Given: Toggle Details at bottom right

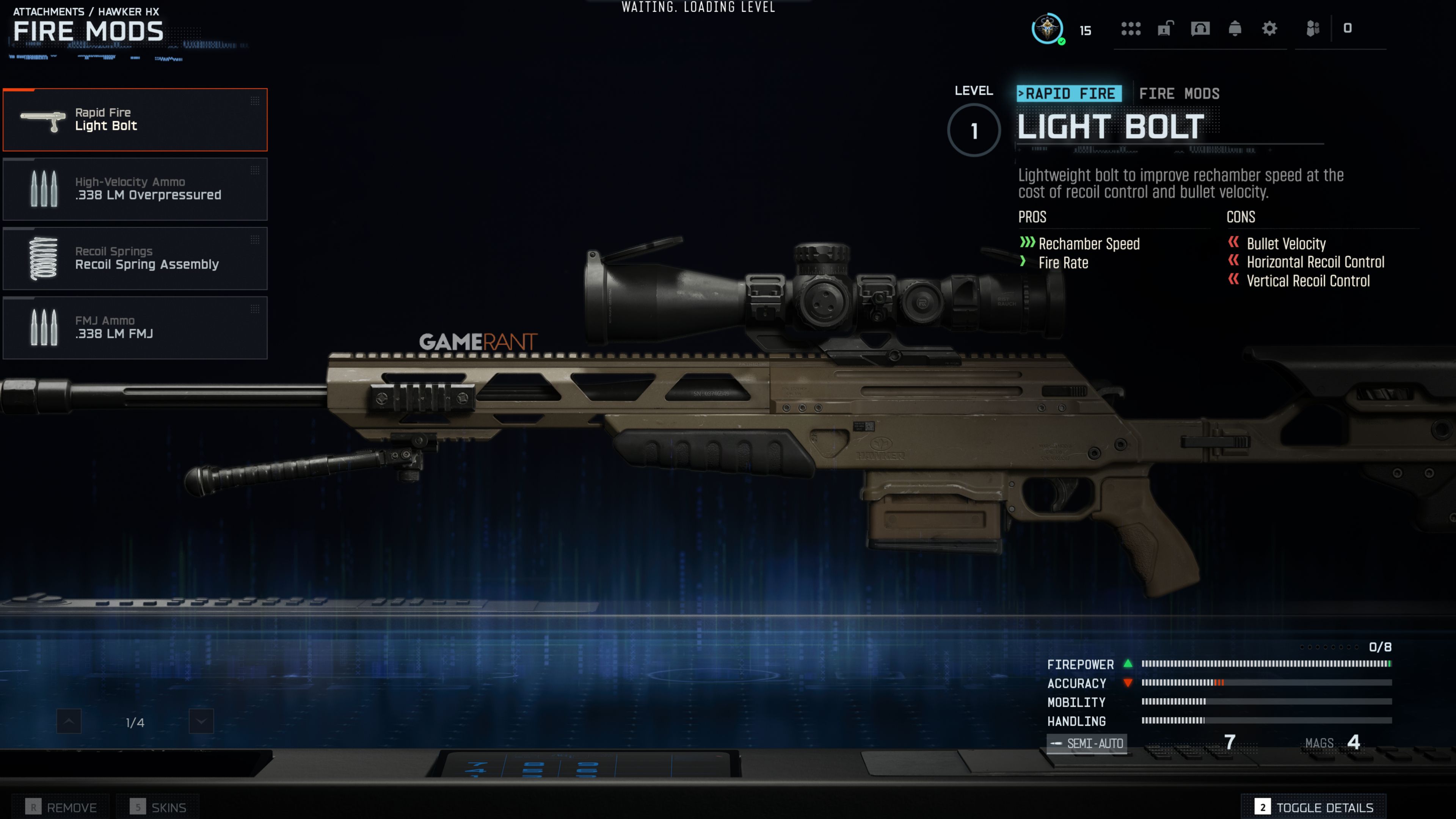Looking at the screenshot, I should (x=1313, y=807).
